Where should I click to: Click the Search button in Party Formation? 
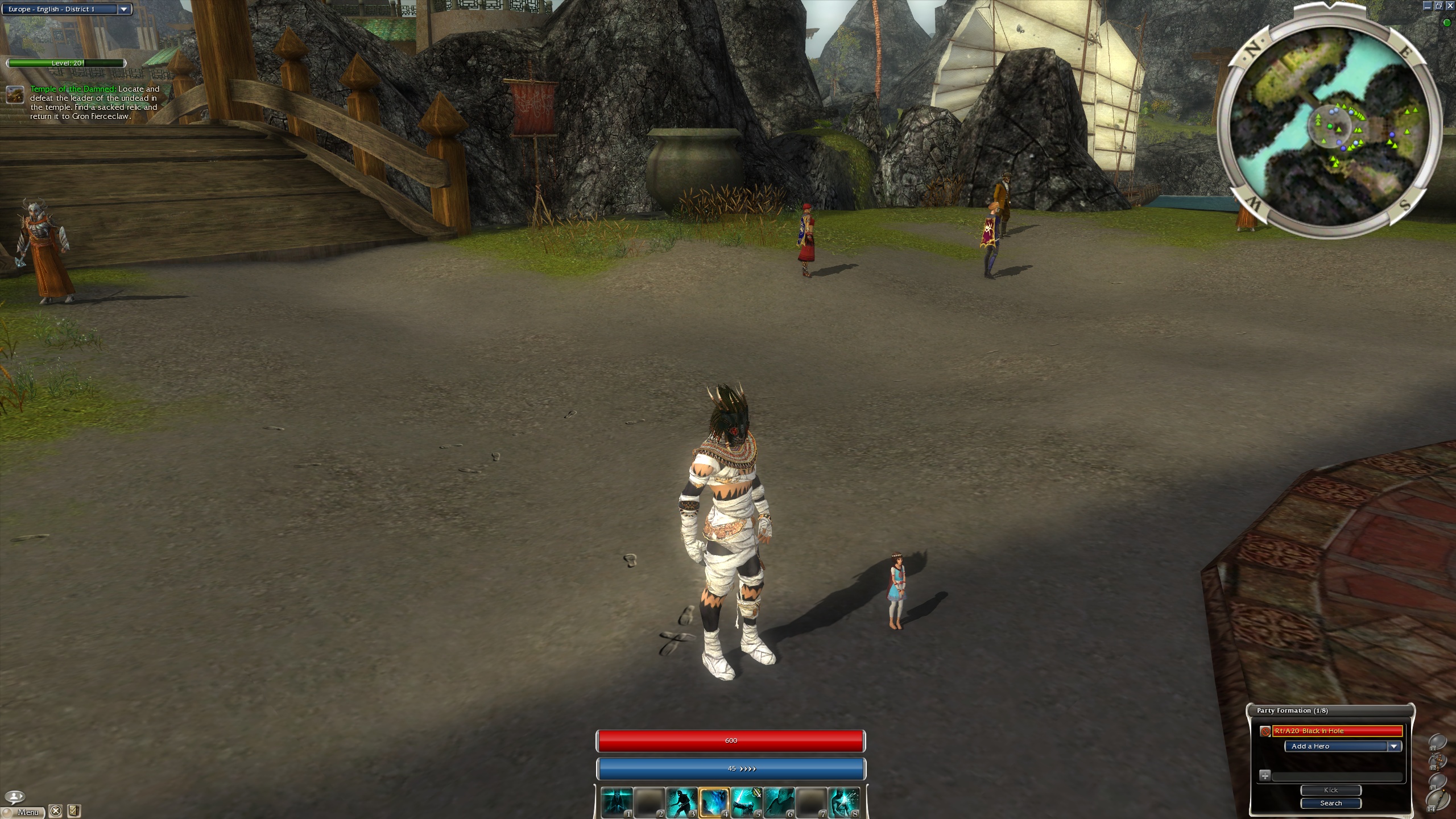(1330, 803)
